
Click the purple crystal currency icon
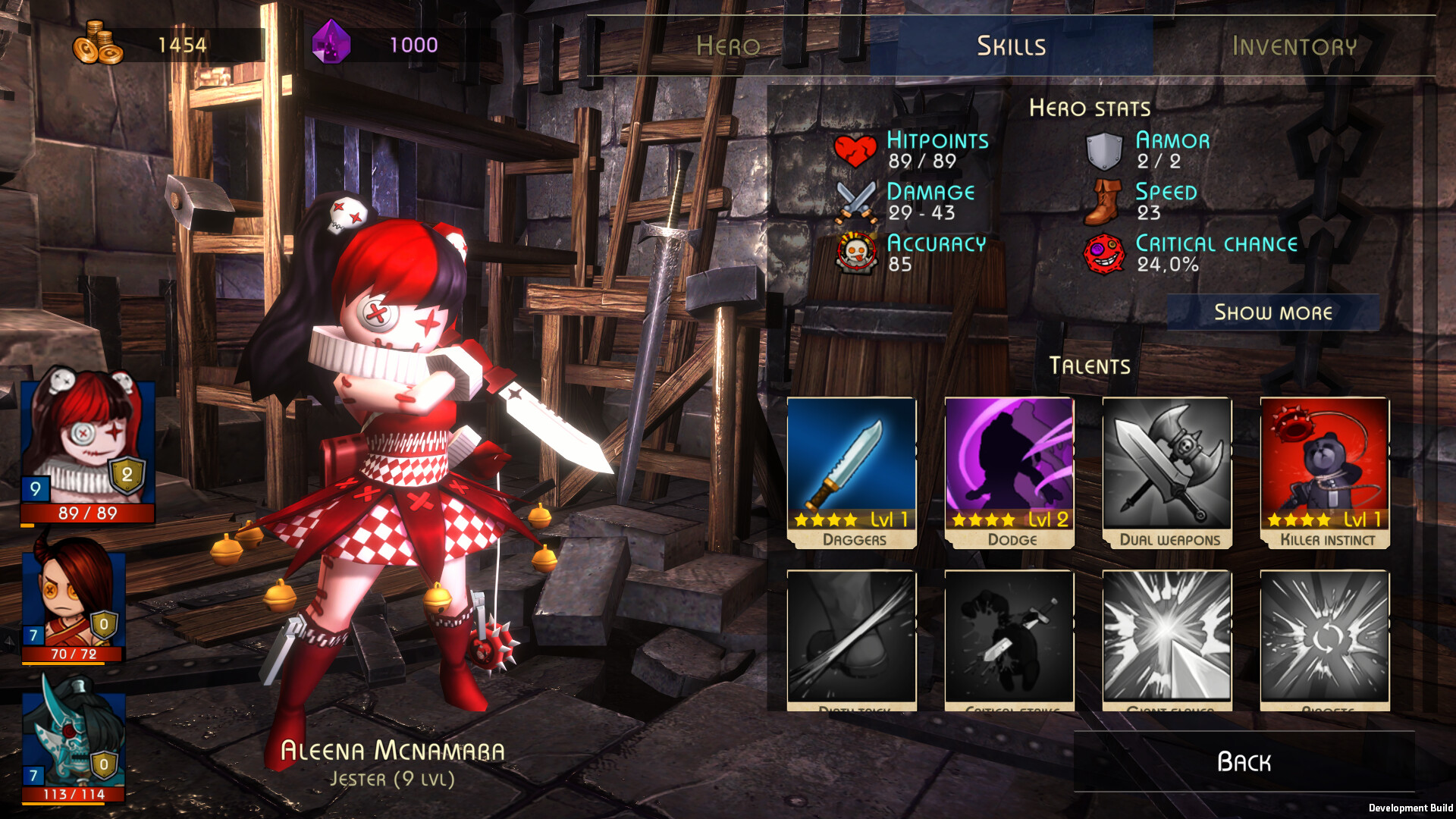(x=331, y=44)
